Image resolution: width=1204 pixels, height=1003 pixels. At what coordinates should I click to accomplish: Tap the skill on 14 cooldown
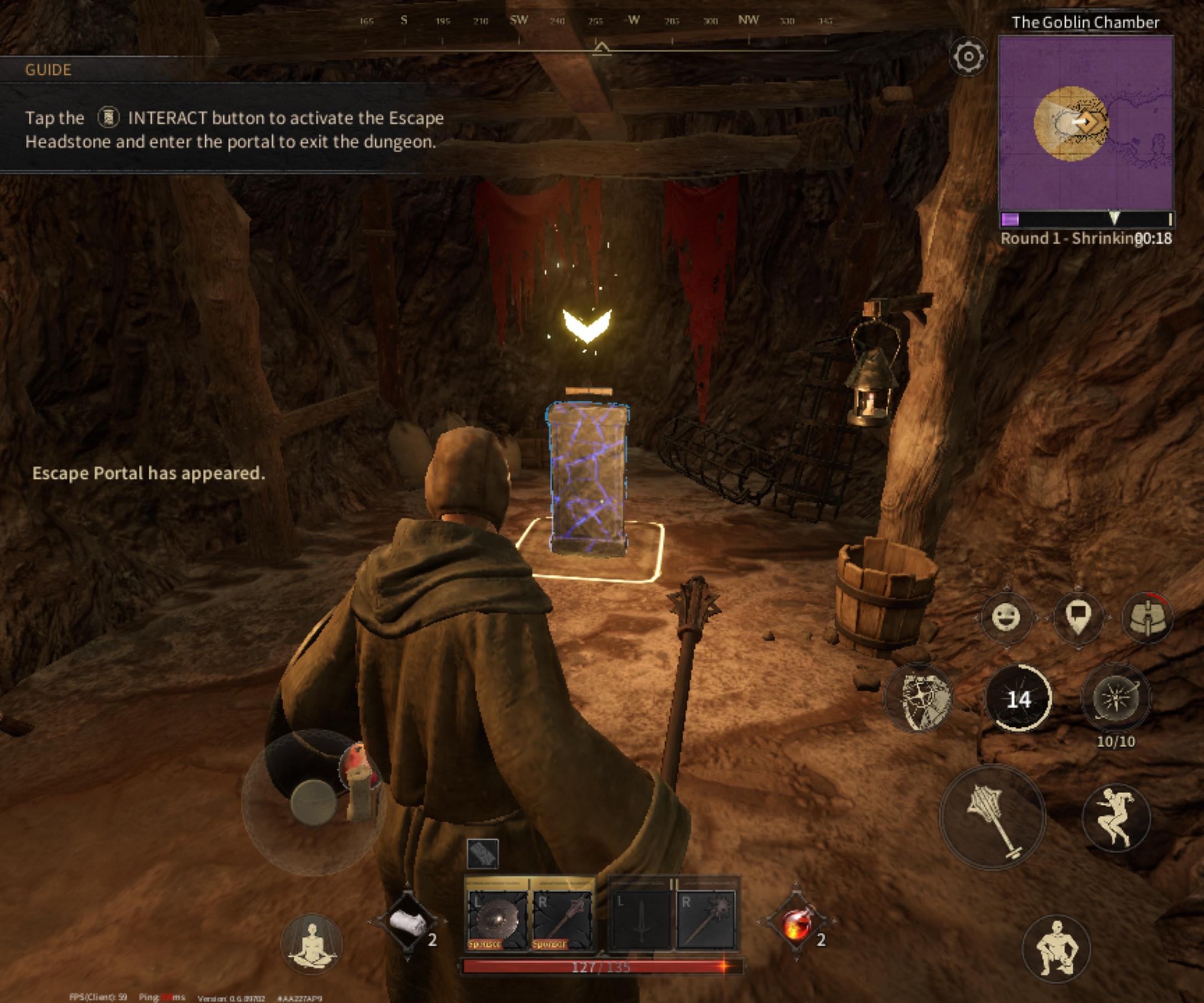coord(1018,699)
